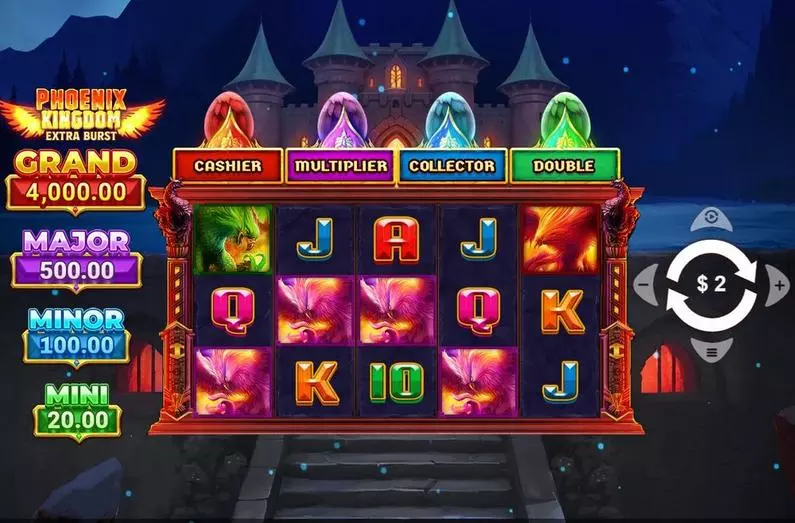The height and width of the screenshot is (523, 795).
Task: Increase the bet with the plus button
Action: [x=778, y=286]
